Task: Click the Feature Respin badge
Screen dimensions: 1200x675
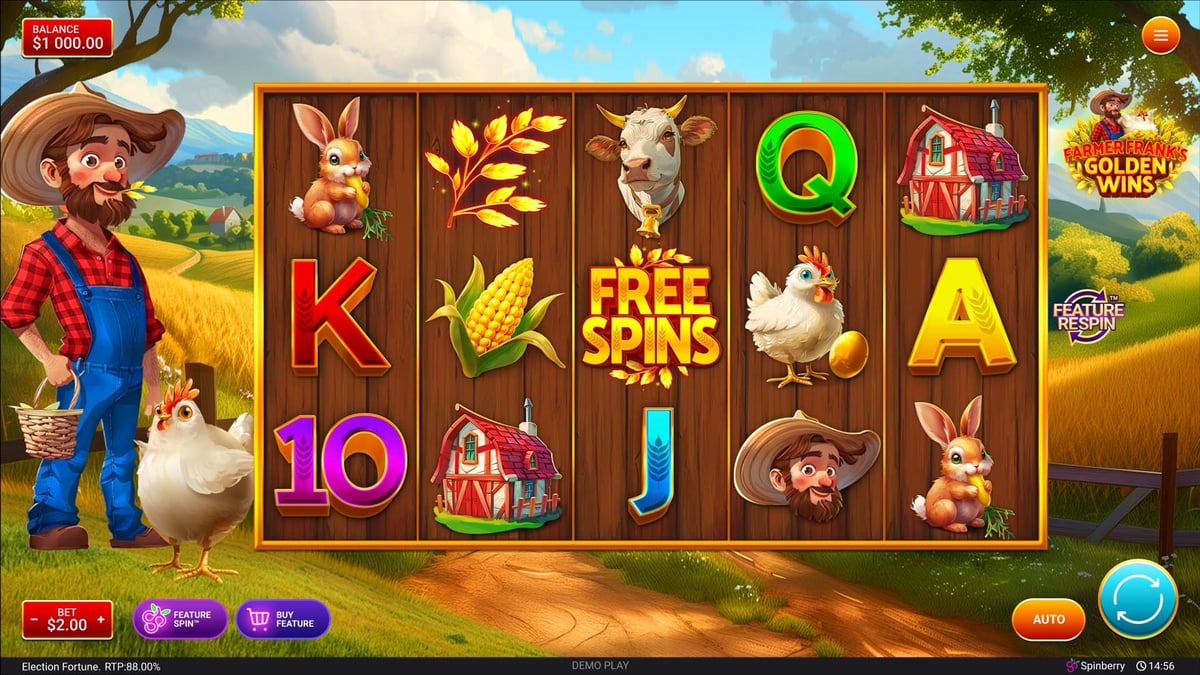Action: click(x=1088, y=316)
